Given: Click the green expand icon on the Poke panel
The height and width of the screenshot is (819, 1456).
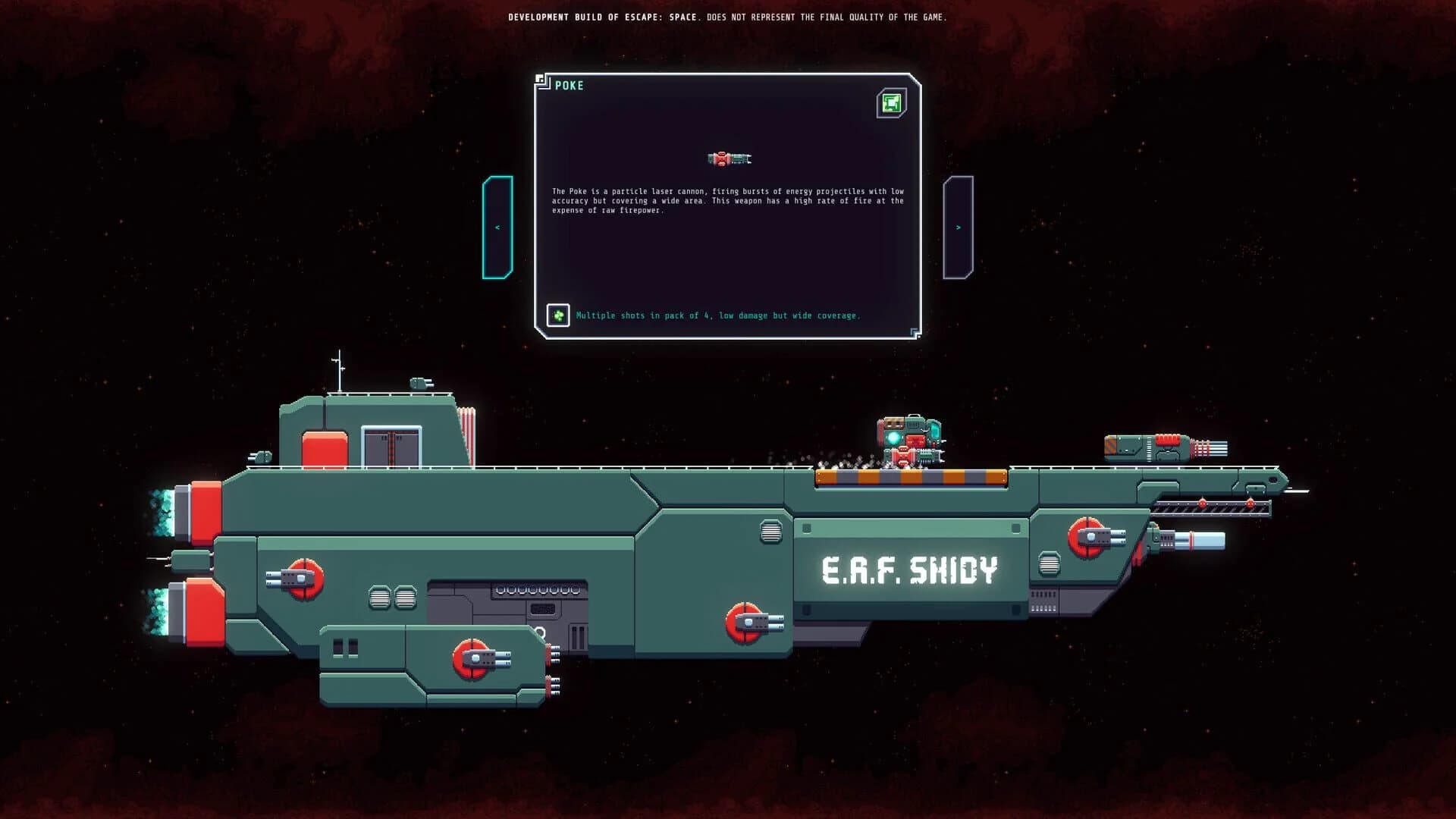Looking at the screenshot, I should pos(890,102).
